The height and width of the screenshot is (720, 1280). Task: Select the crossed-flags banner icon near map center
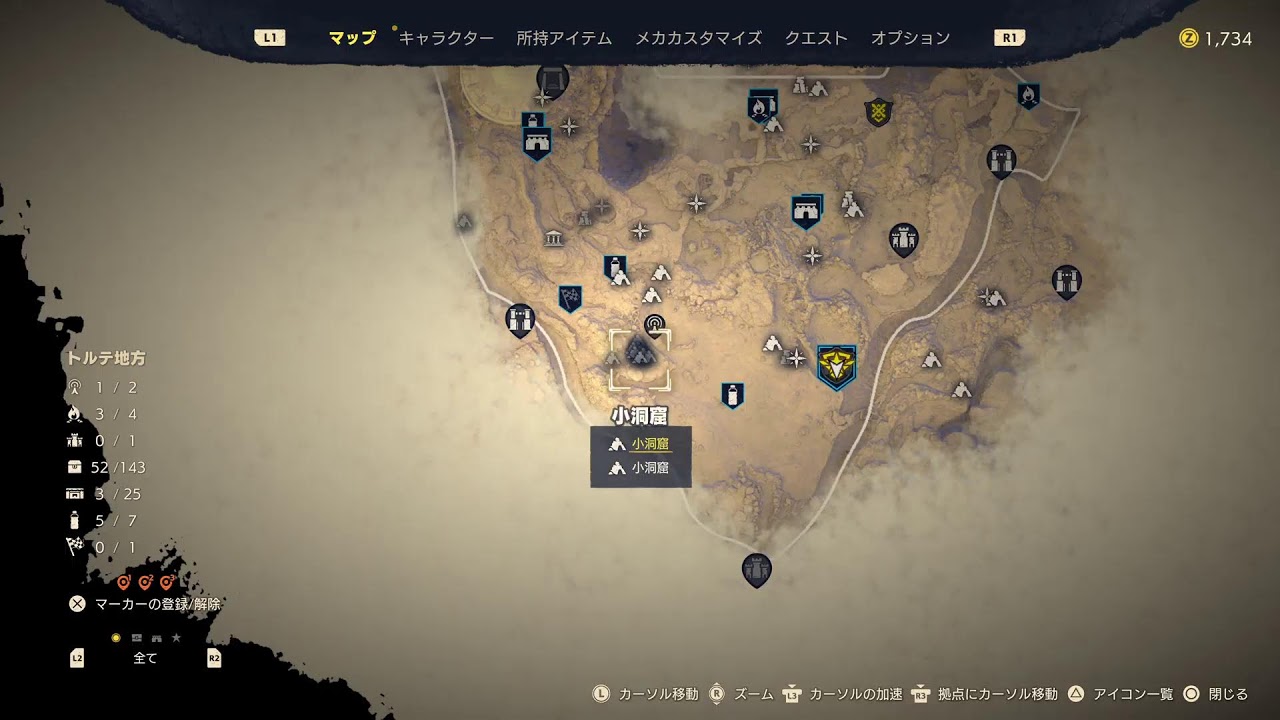568,297
